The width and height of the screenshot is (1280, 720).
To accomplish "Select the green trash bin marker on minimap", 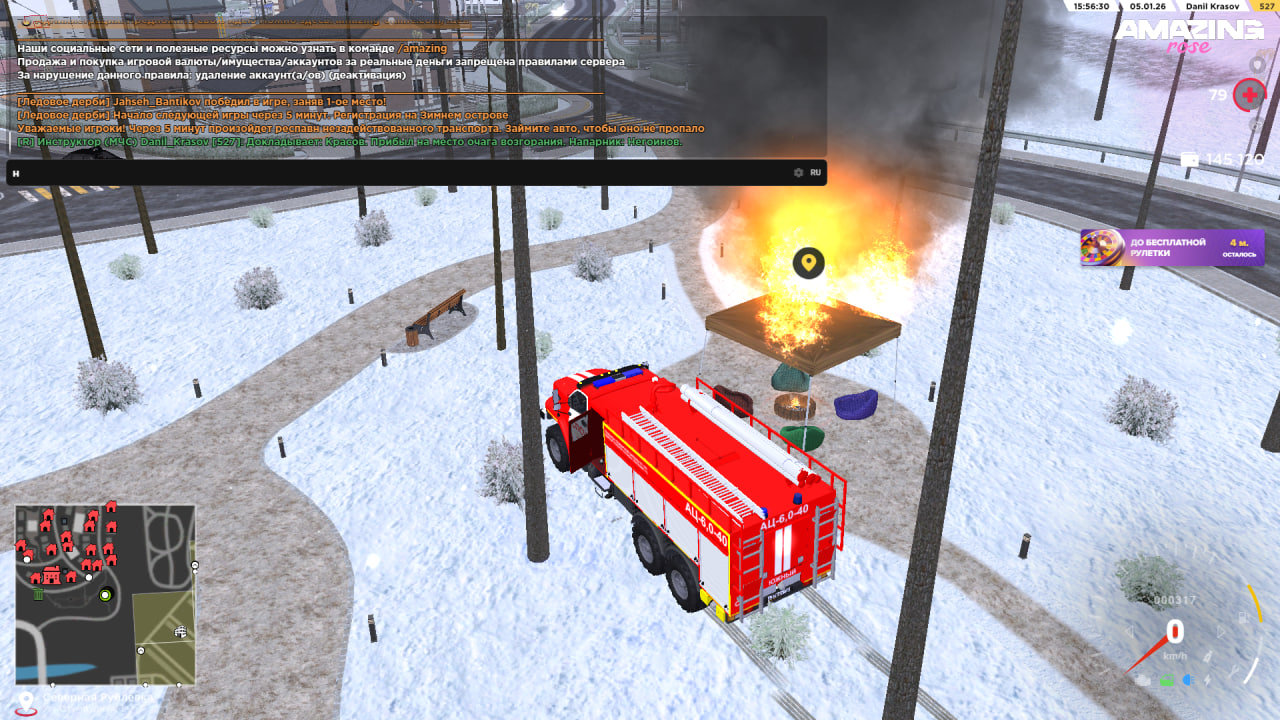I will pos(38,593).
